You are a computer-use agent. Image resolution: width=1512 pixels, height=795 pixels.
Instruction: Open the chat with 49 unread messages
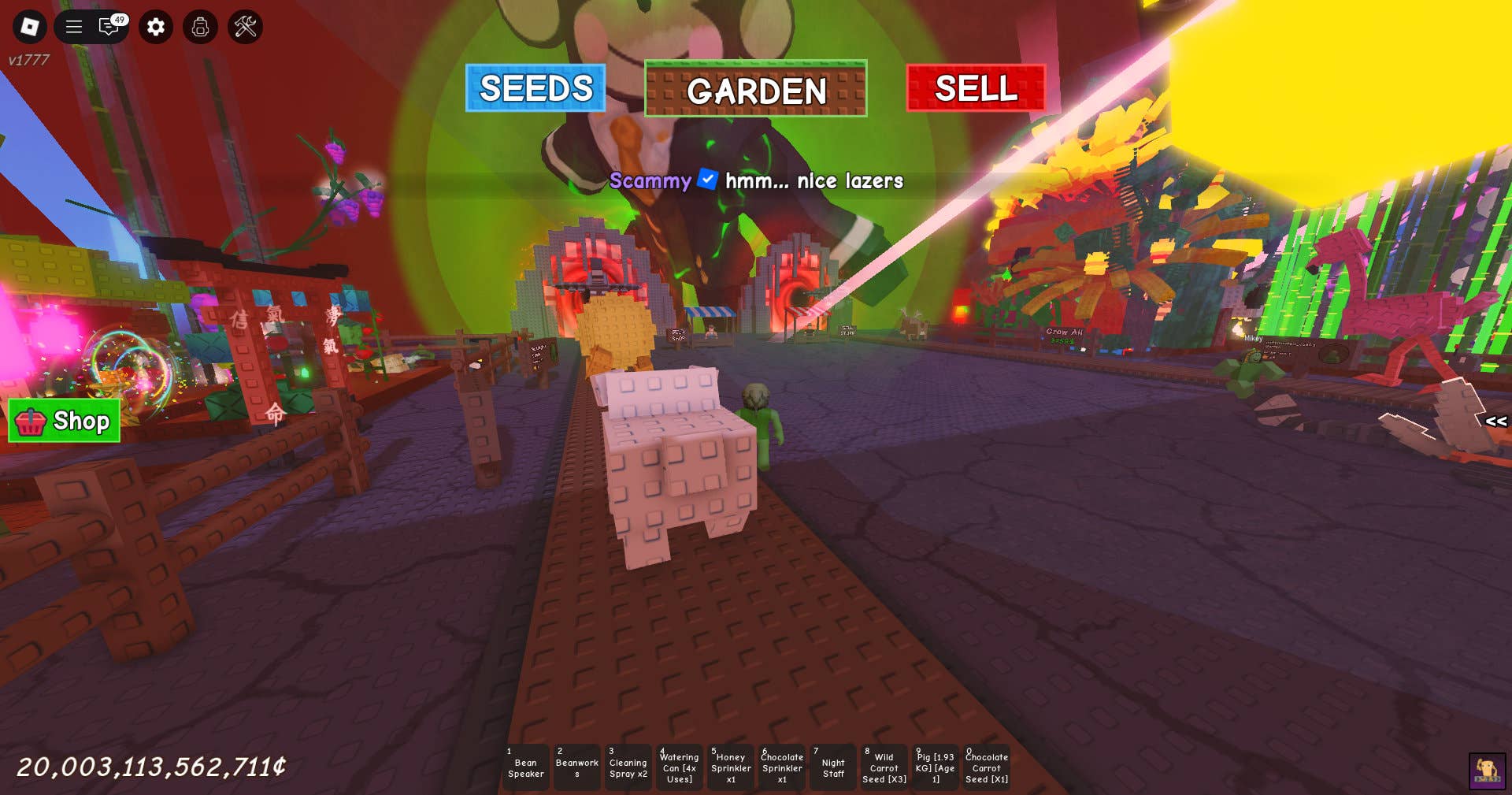coord(109,27)
